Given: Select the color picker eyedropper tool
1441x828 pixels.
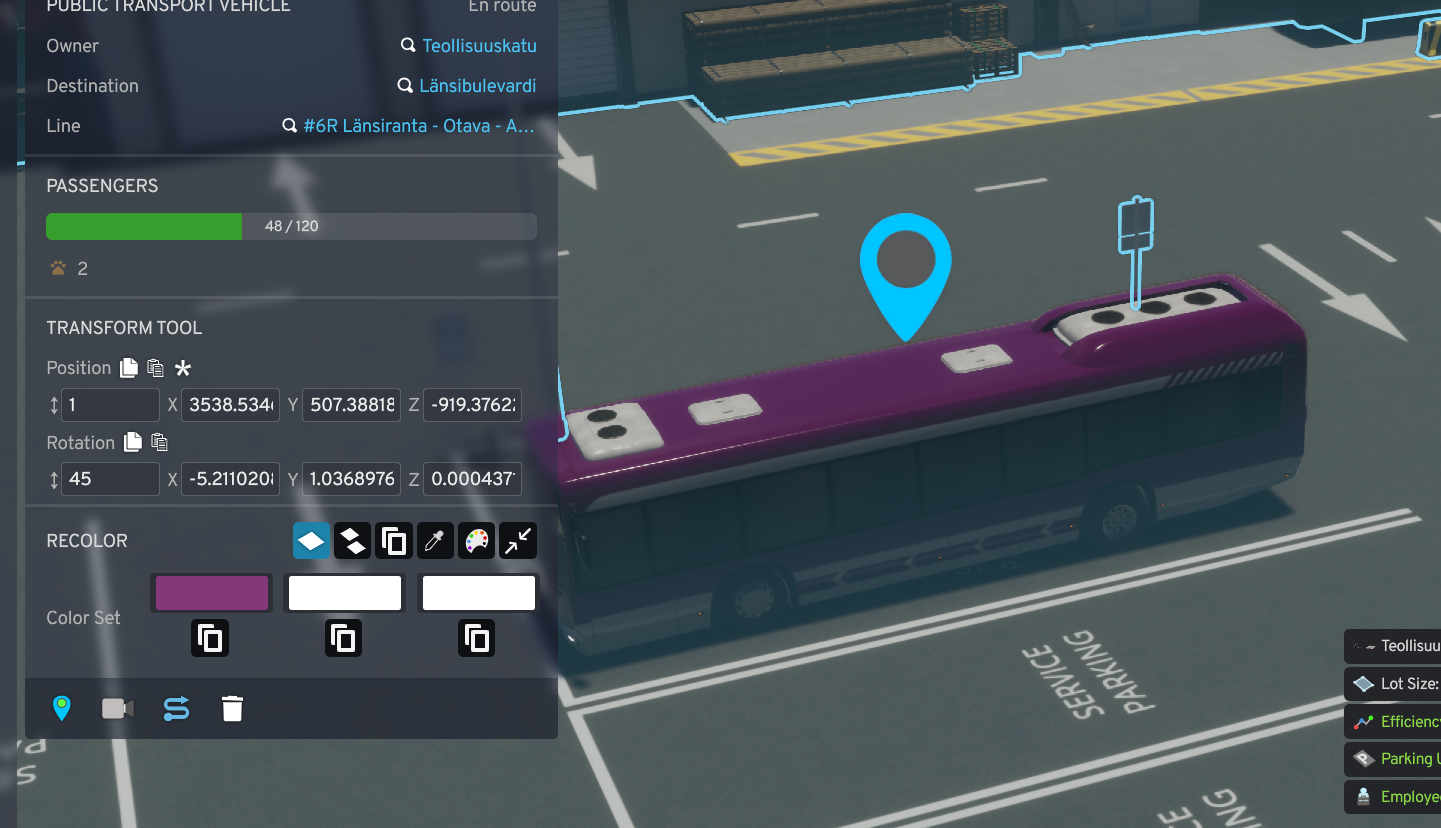Looking at the screenshot, I should pyautogui.click(x=434, y=540).
